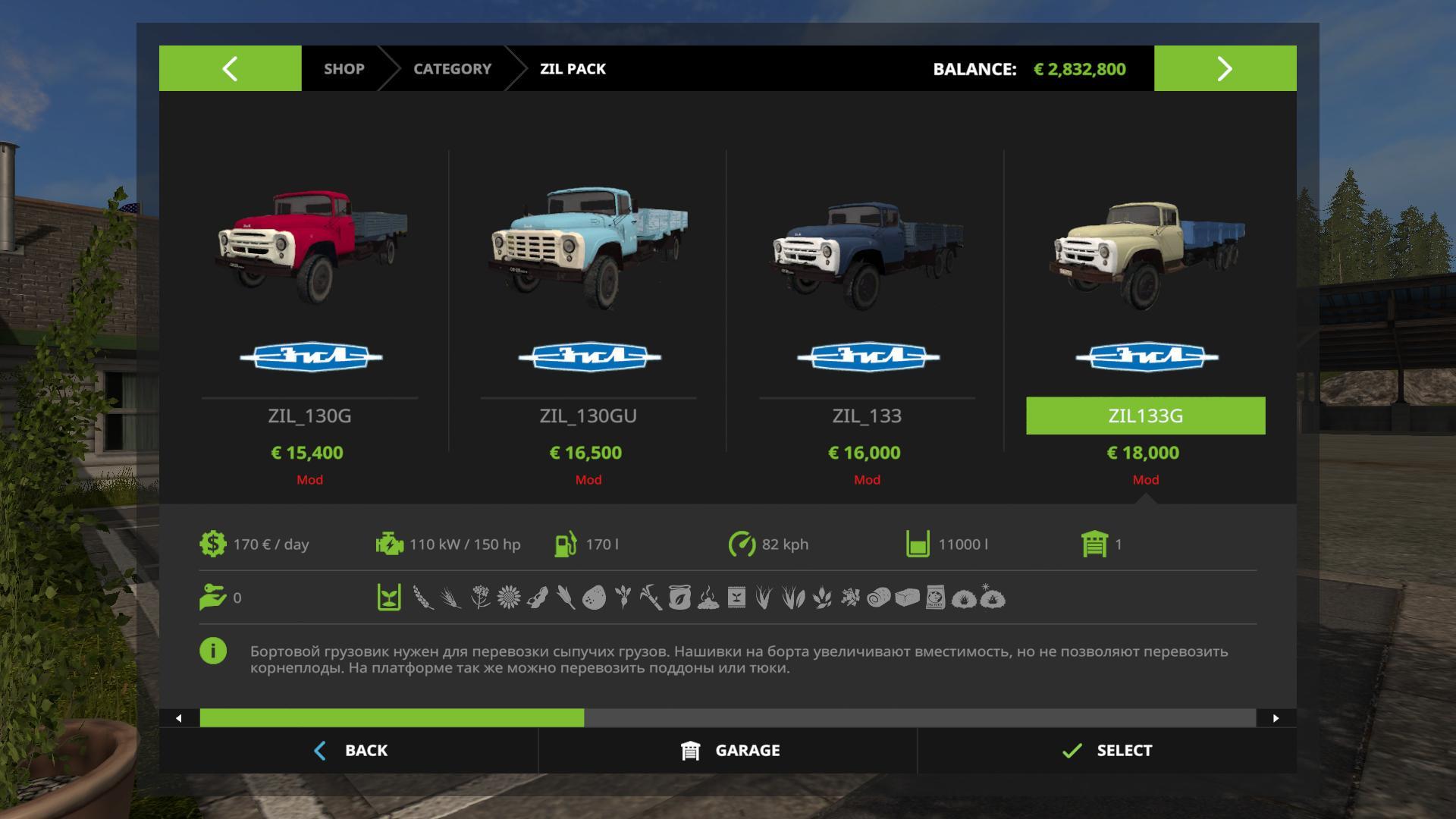Screen dimensions: 1456x819
Task: Go to next shop page with right arrow
Action: click(x=1225, y=68)
